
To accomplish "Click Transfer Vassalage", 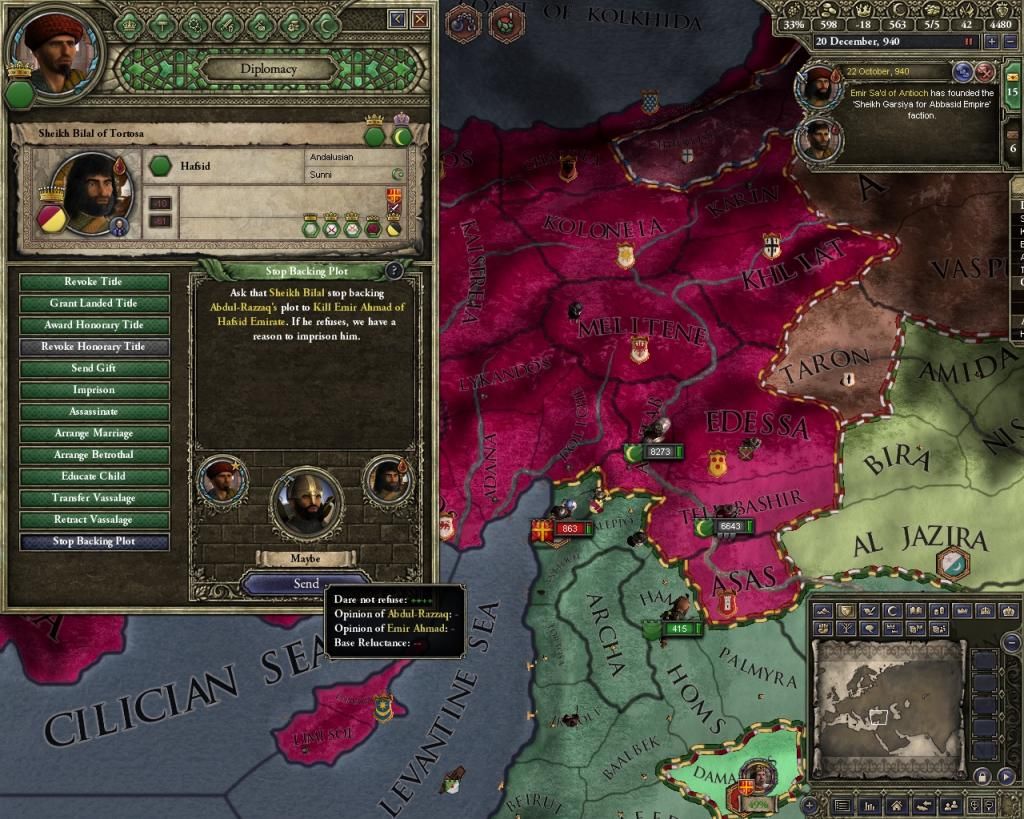I will [x=94, y=498].
